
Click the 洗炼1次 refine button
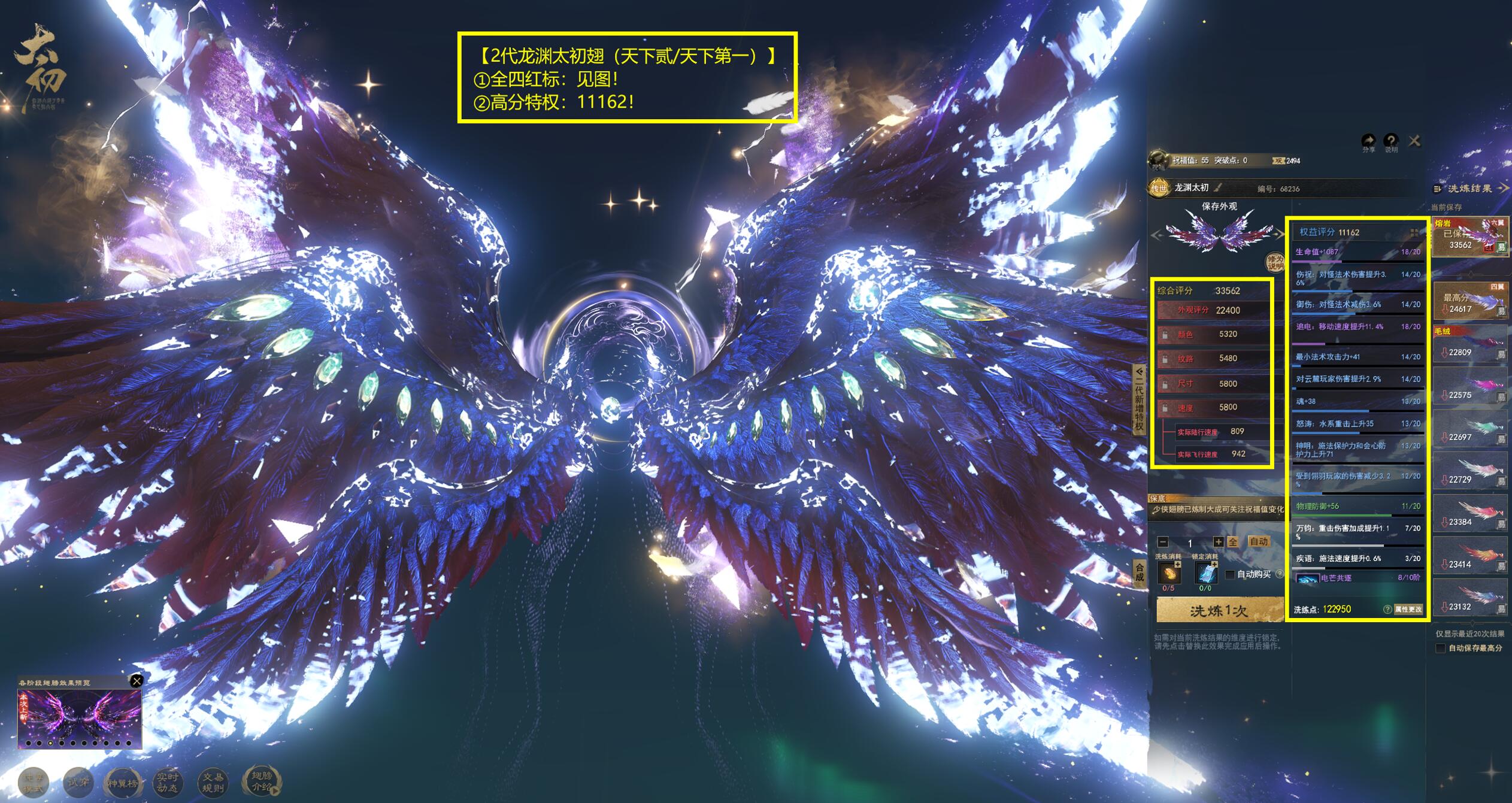[x=1219, y=610]
